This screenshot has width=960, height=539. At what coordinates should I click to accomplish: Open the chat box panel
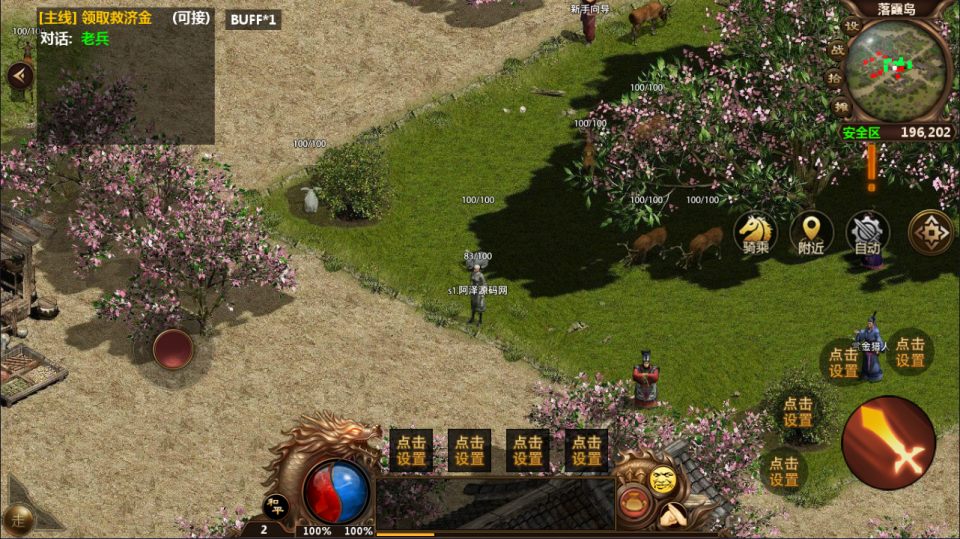[494, 503]
